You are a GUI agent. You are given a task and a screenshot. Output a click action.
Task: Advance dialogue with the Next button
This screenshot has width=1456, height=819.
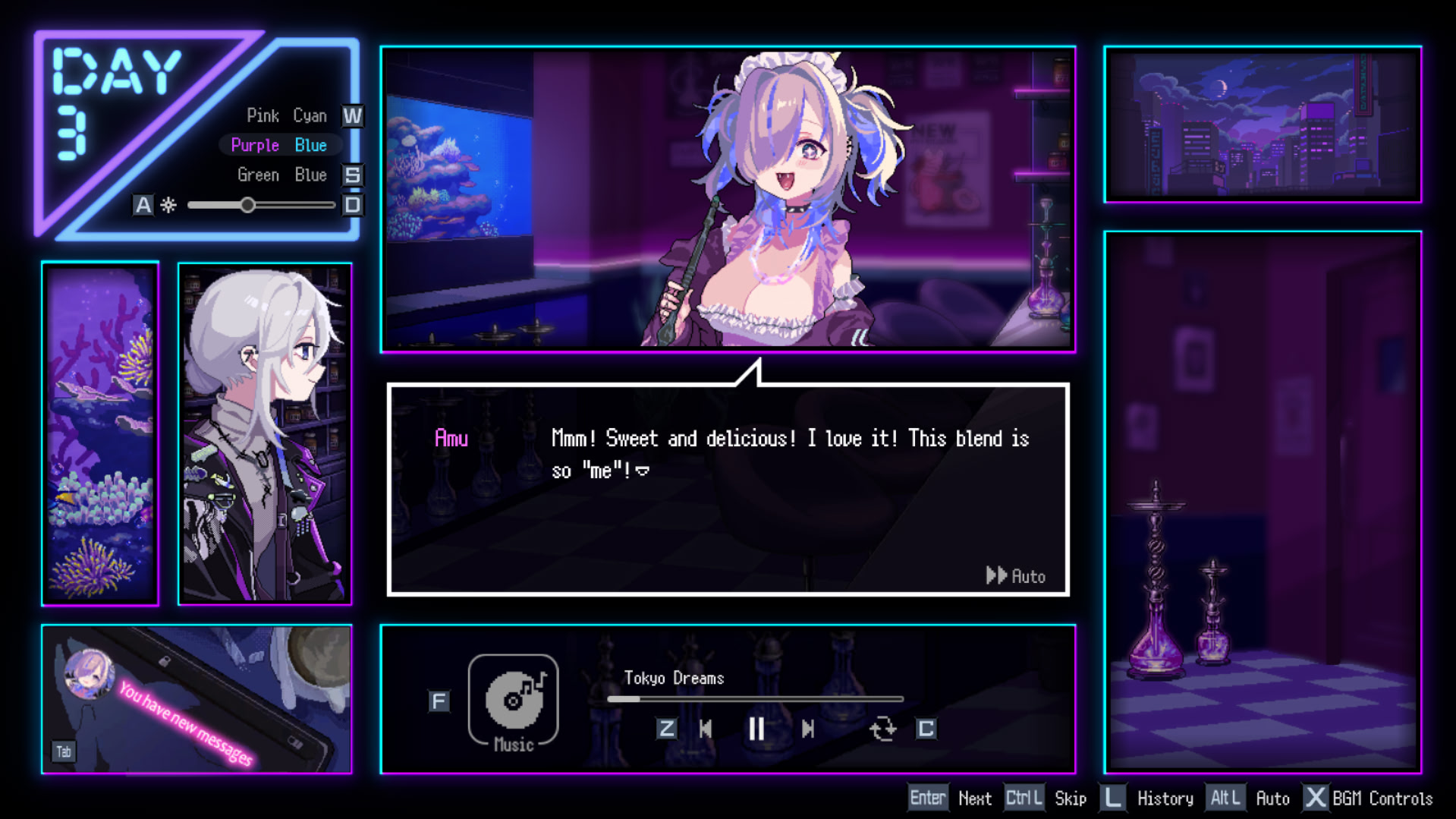point(974,799)
